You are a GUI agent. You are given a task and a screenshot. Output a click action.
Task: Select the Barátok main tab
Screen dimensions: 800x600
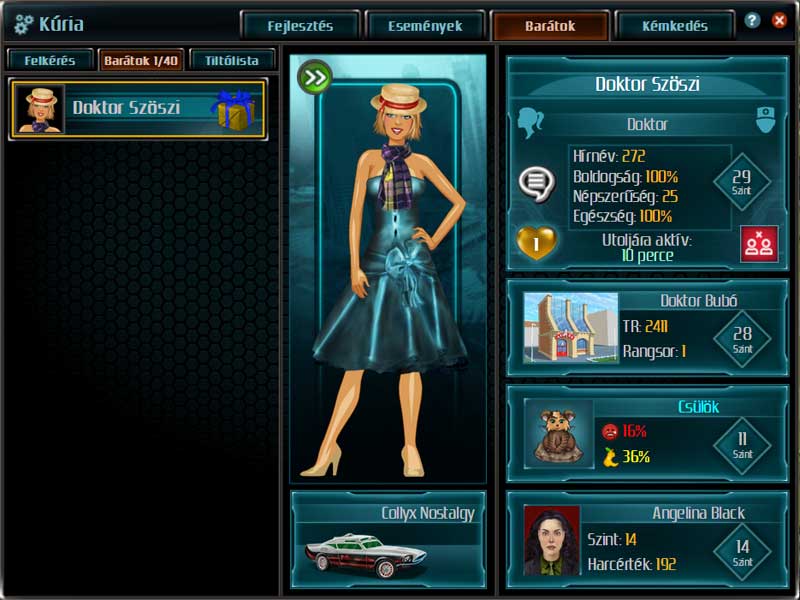click(550, 26)
